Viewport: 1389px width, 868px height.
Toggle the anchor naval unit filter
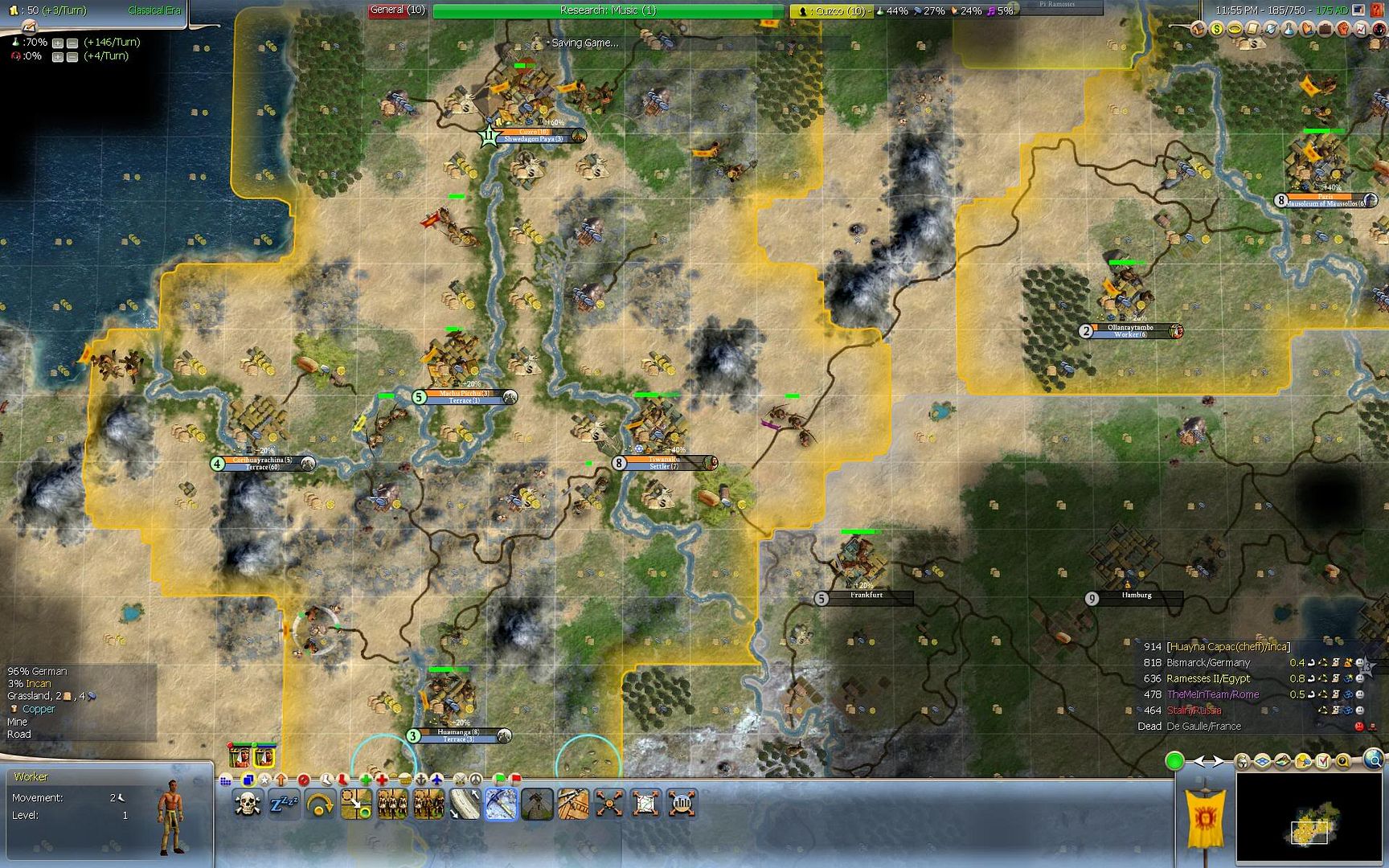click(421, 780)
